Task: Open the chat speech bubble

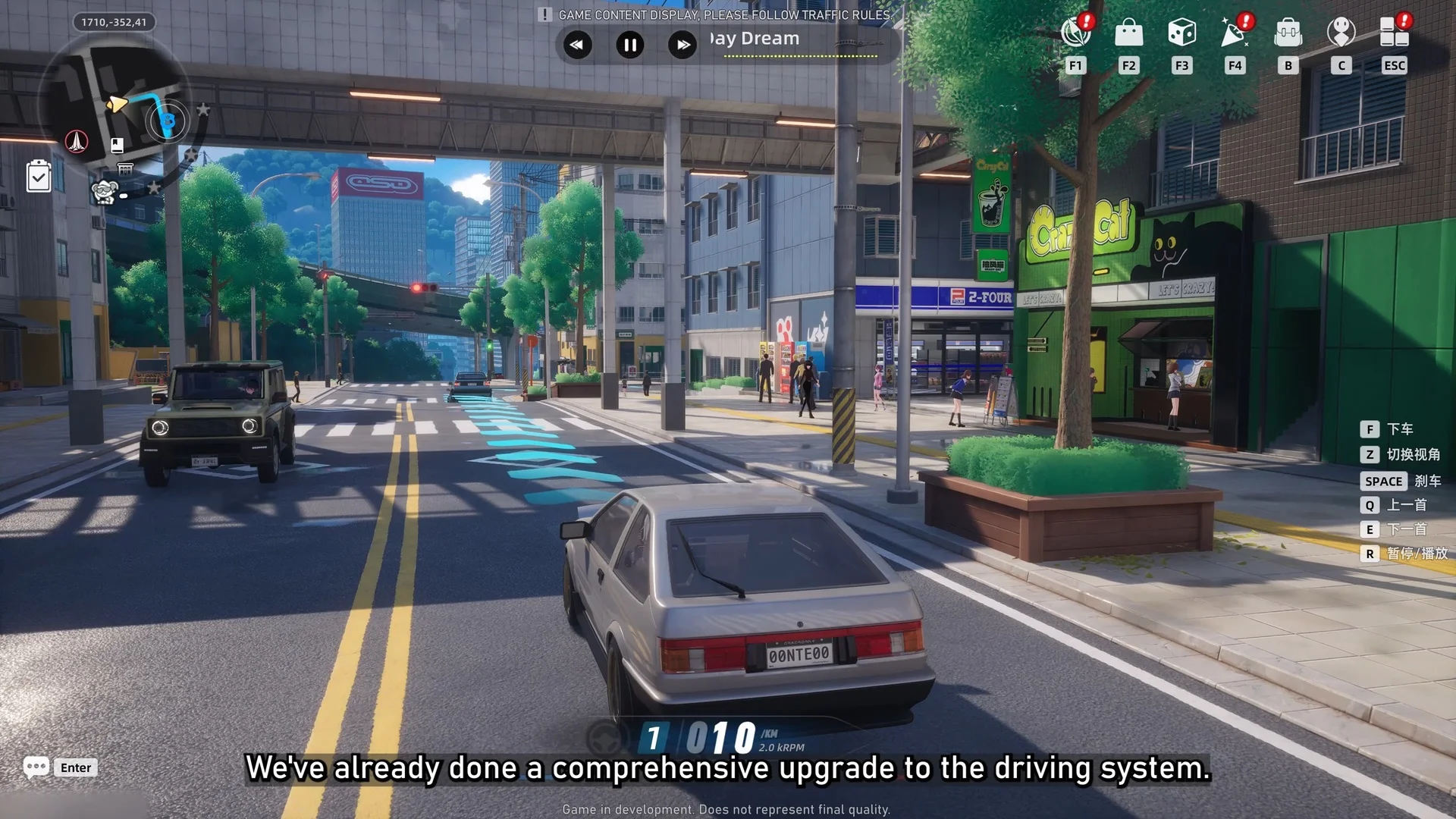Action: tap(36, 767)
